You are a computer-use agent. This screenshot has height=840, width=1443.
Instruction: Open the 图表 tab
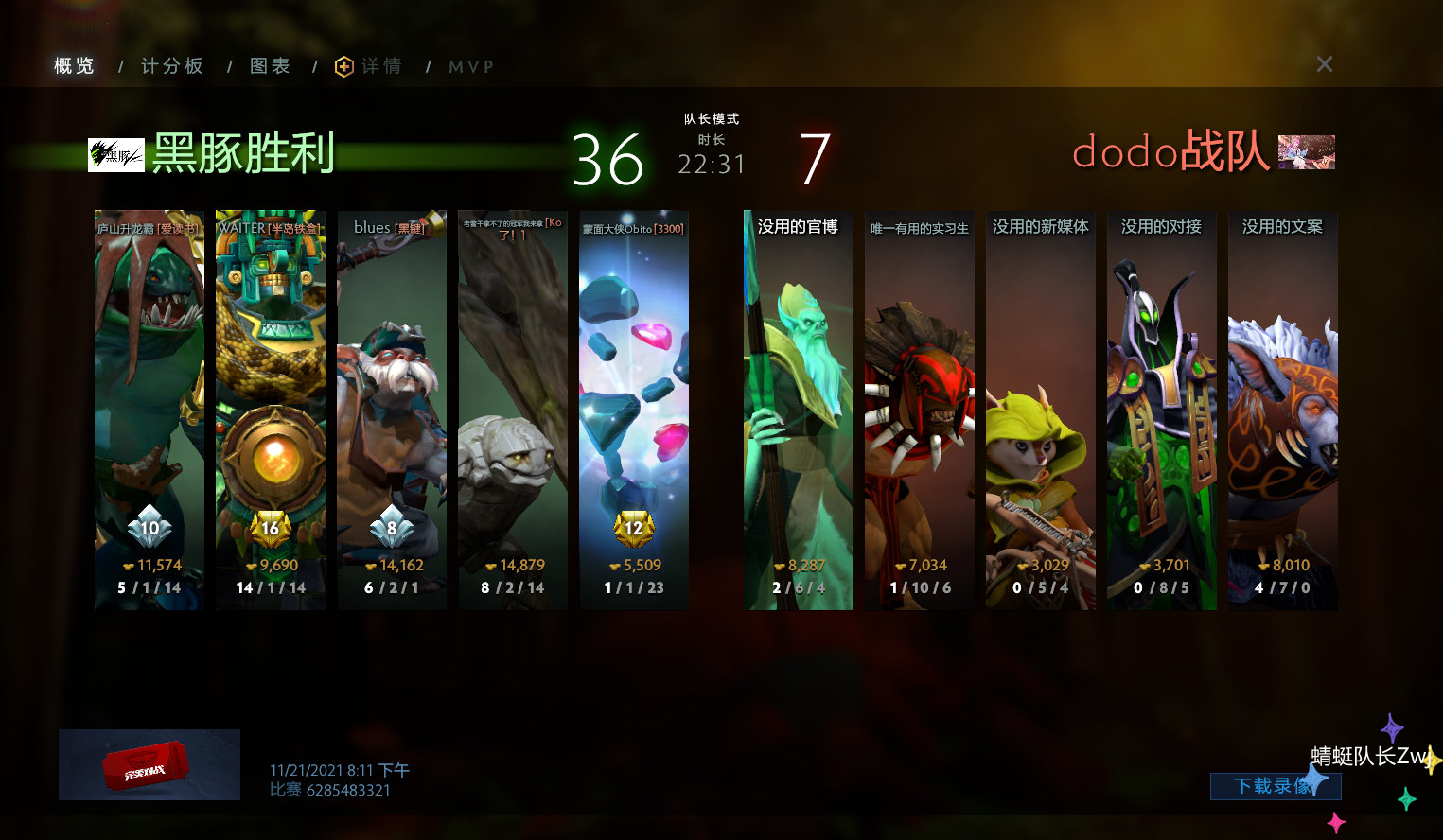coord(270,65)
